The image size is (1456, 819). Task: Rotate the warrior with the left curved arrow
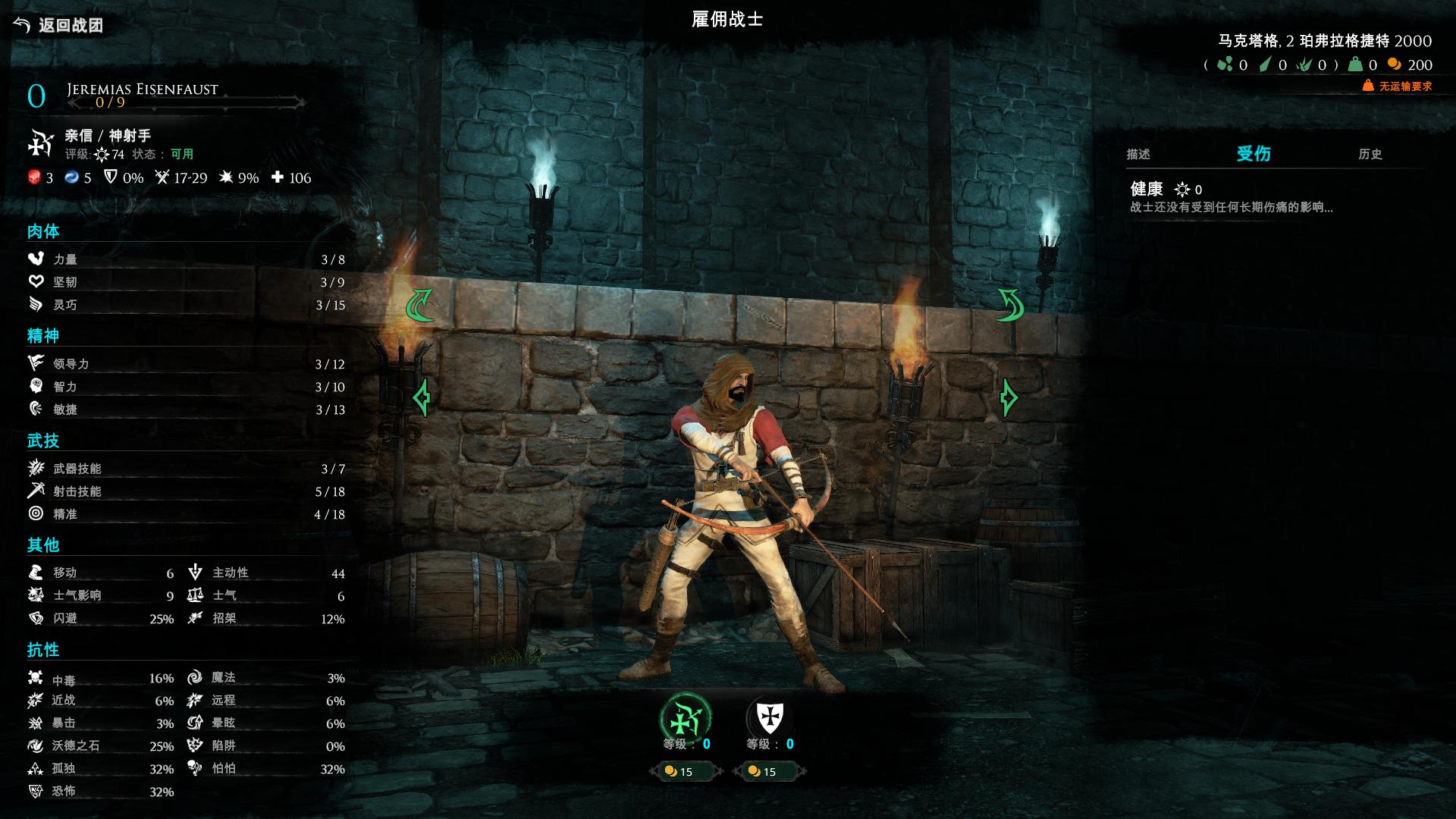coord(419,305)
